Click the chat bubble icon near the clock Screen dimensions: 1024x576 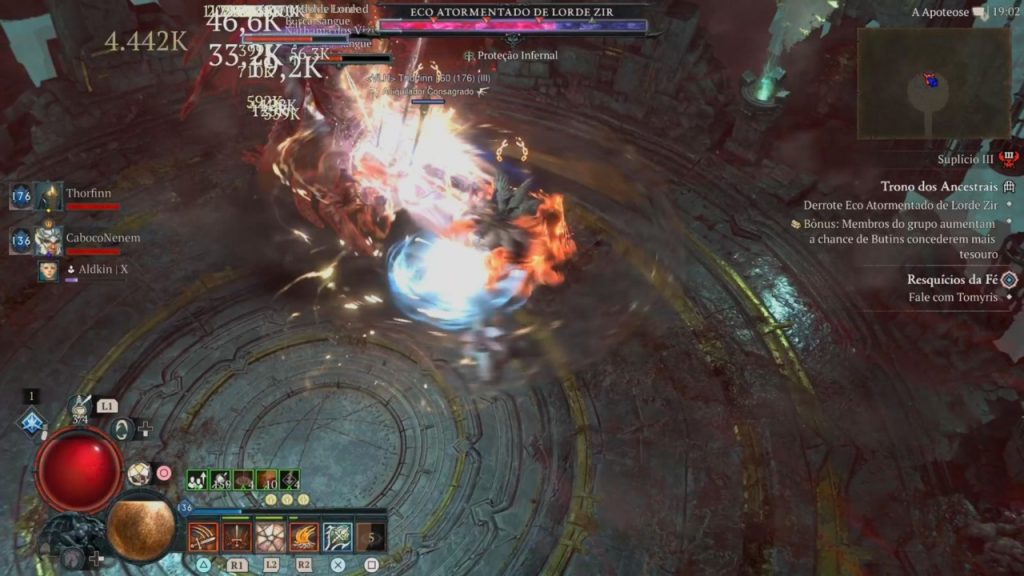click(x=978, y=12)
